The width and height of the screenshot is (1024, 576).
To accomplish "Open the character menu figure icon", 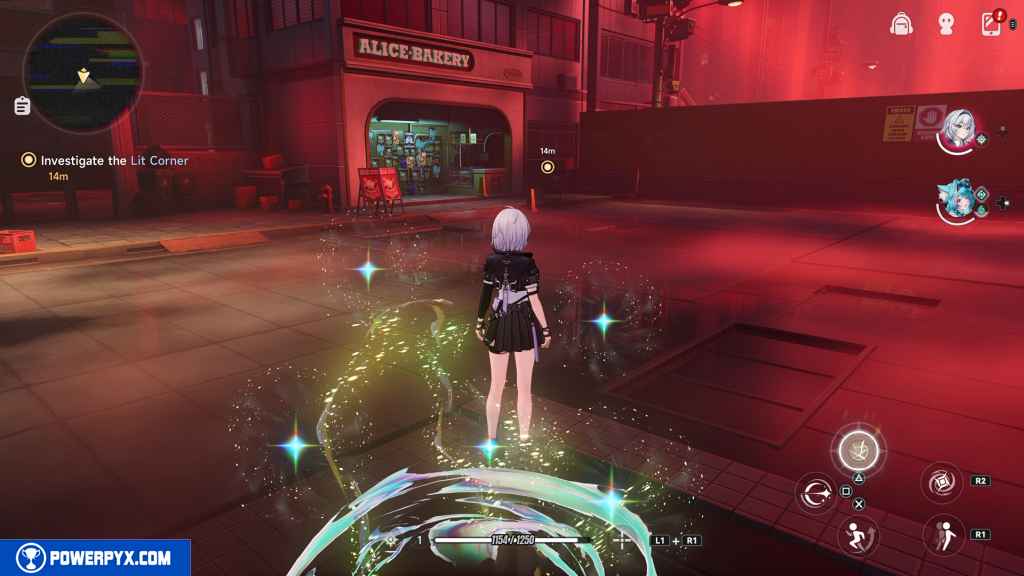I will 946,24.
